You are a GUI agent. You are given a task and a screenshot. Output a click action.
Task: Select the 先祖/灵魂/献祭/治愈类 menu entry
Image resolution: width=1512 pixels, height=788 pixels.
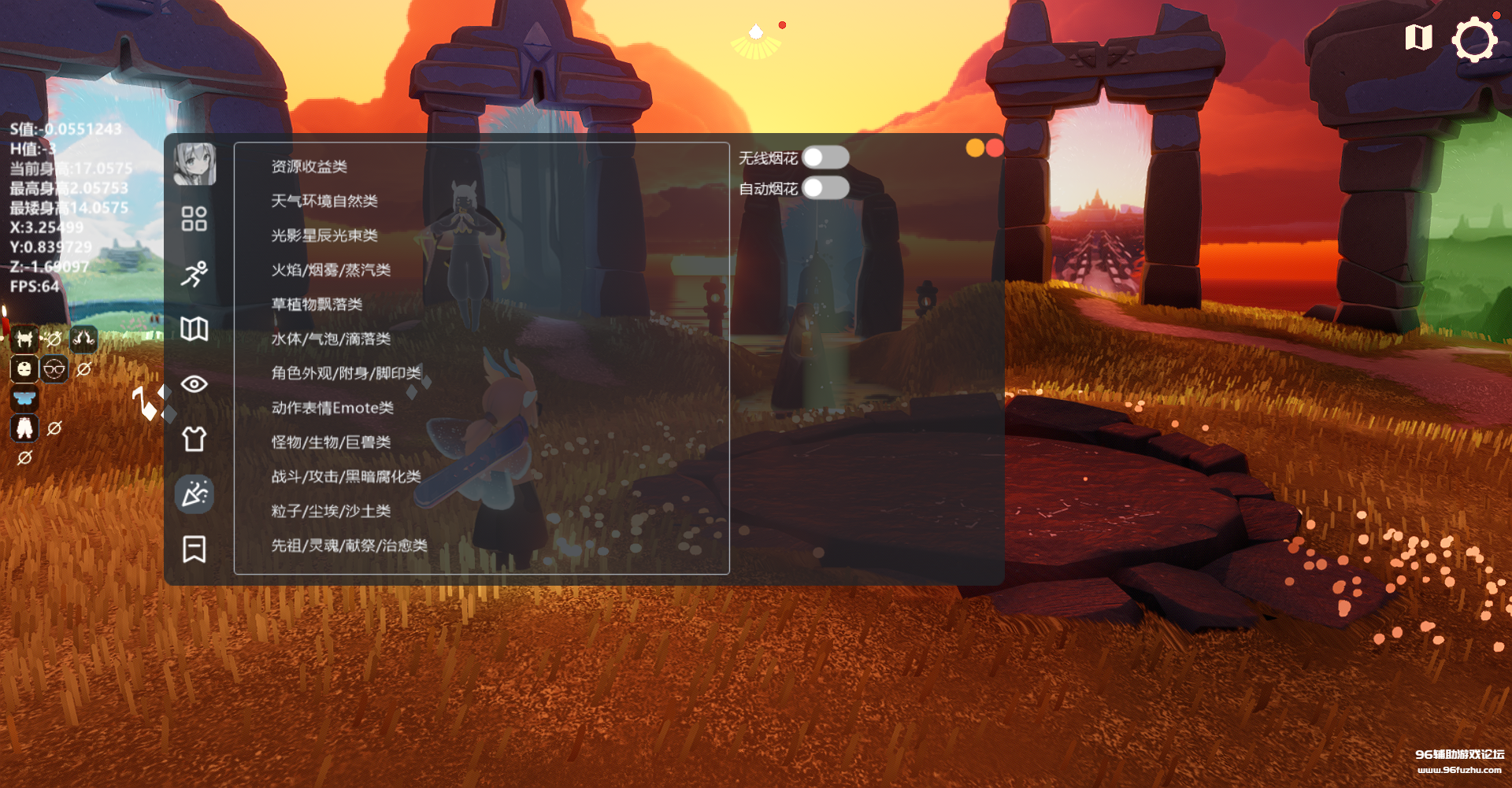[x=347, y=546]
